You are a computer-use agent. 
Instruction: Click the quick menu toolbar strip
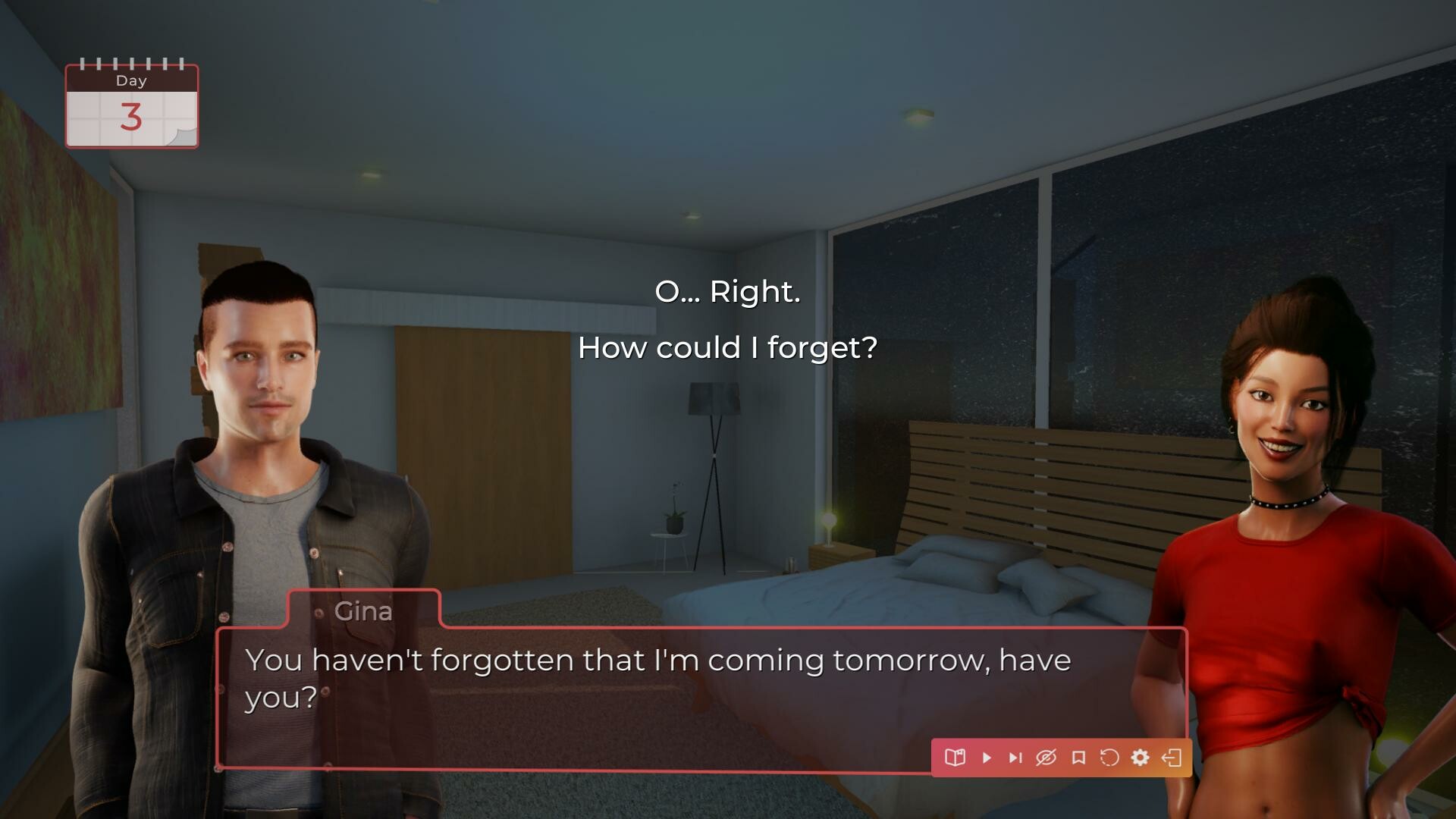click(x=1062, y=757)
